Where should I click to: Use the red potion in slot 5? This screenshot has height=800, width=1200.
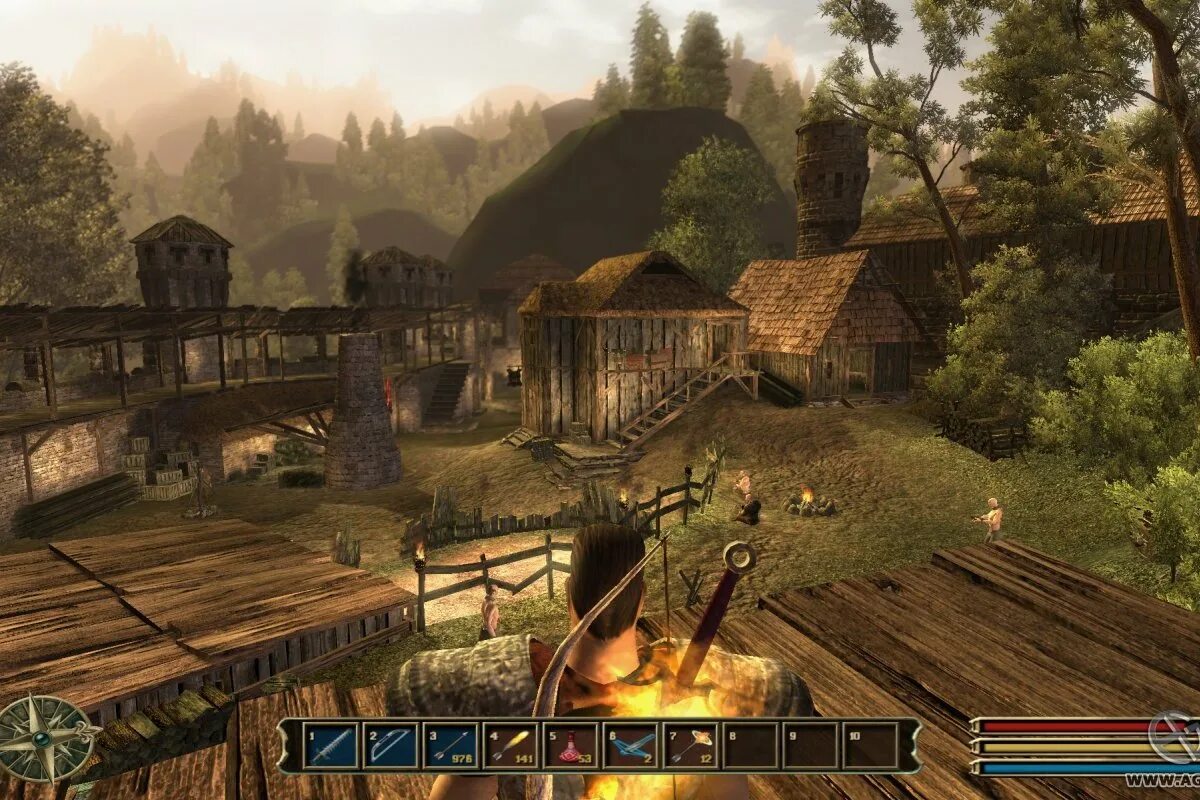571,746
